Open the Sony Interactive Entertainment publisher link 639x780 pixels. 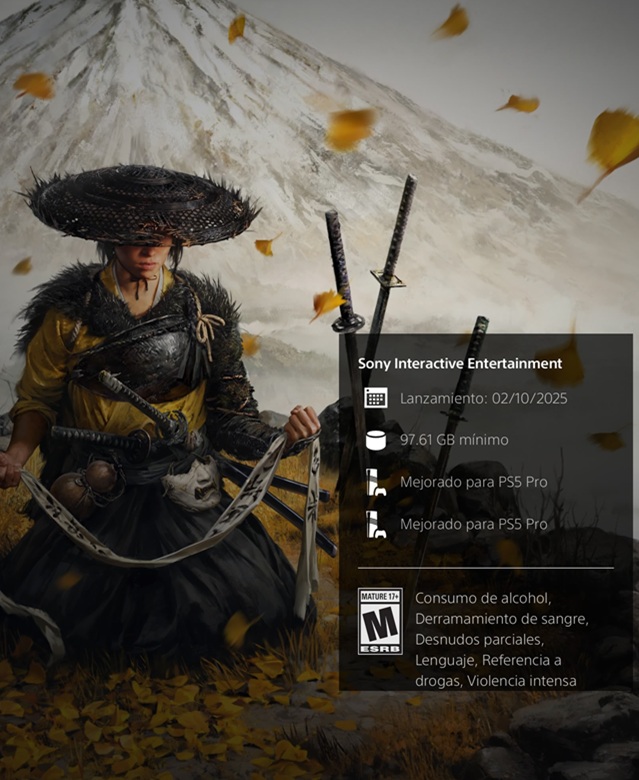click(460, 364)
